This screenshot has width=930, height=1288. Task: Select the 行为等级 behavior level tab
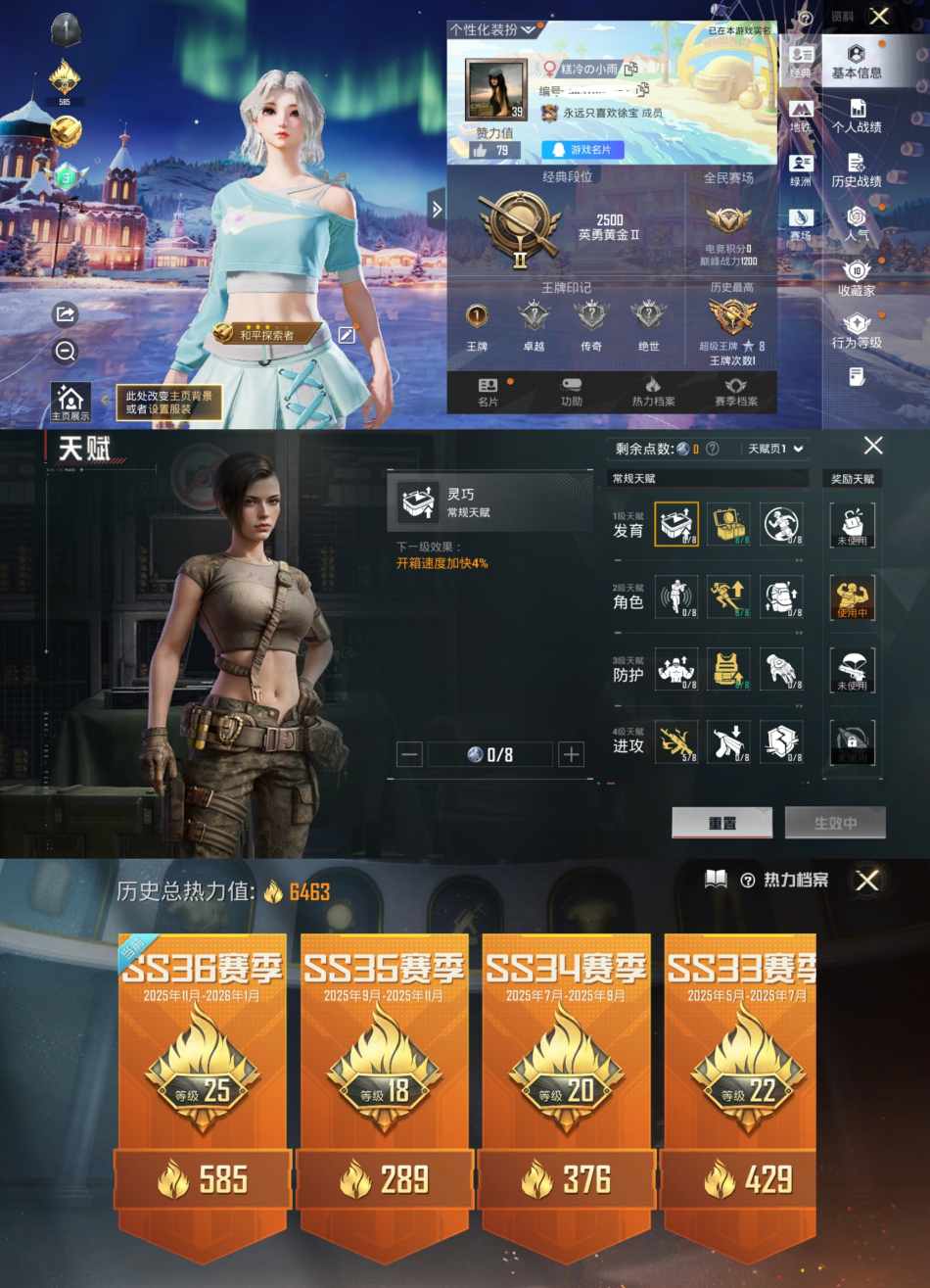pyautogui.click(x=856, y=331)
